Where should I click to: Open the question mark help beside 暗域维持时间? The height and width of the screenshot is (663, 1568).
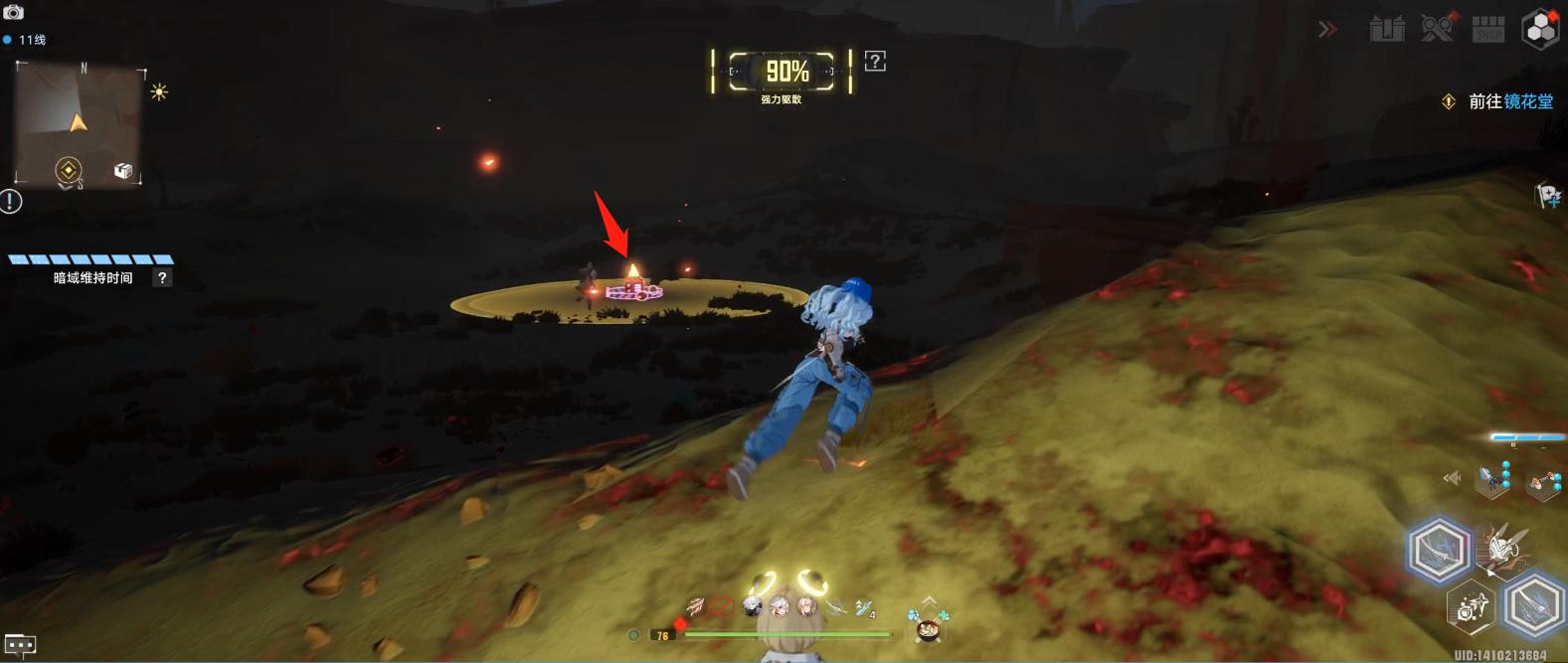coord(162,278)
